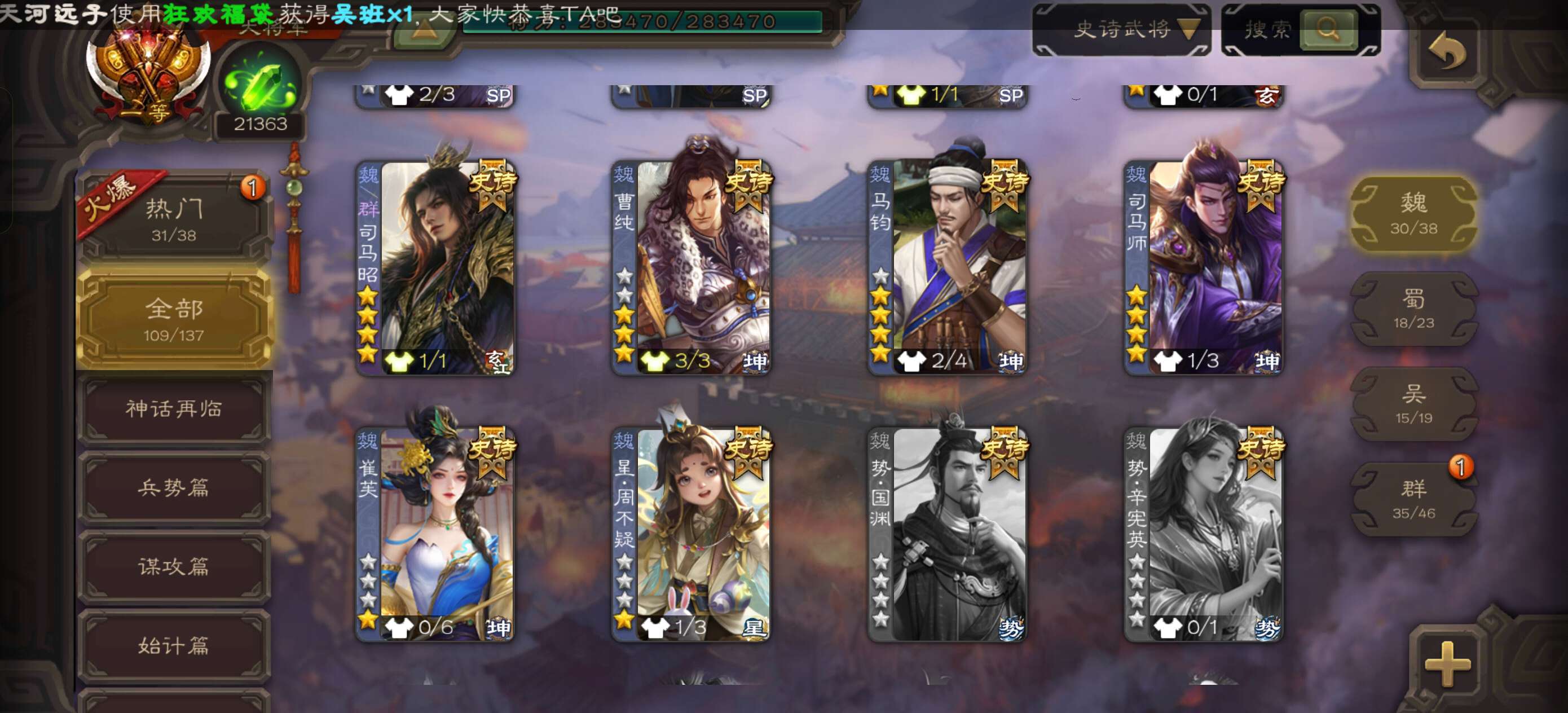View the 司马师 hero card
The image size is (1568, 713).
click(x=1204, y=268)
